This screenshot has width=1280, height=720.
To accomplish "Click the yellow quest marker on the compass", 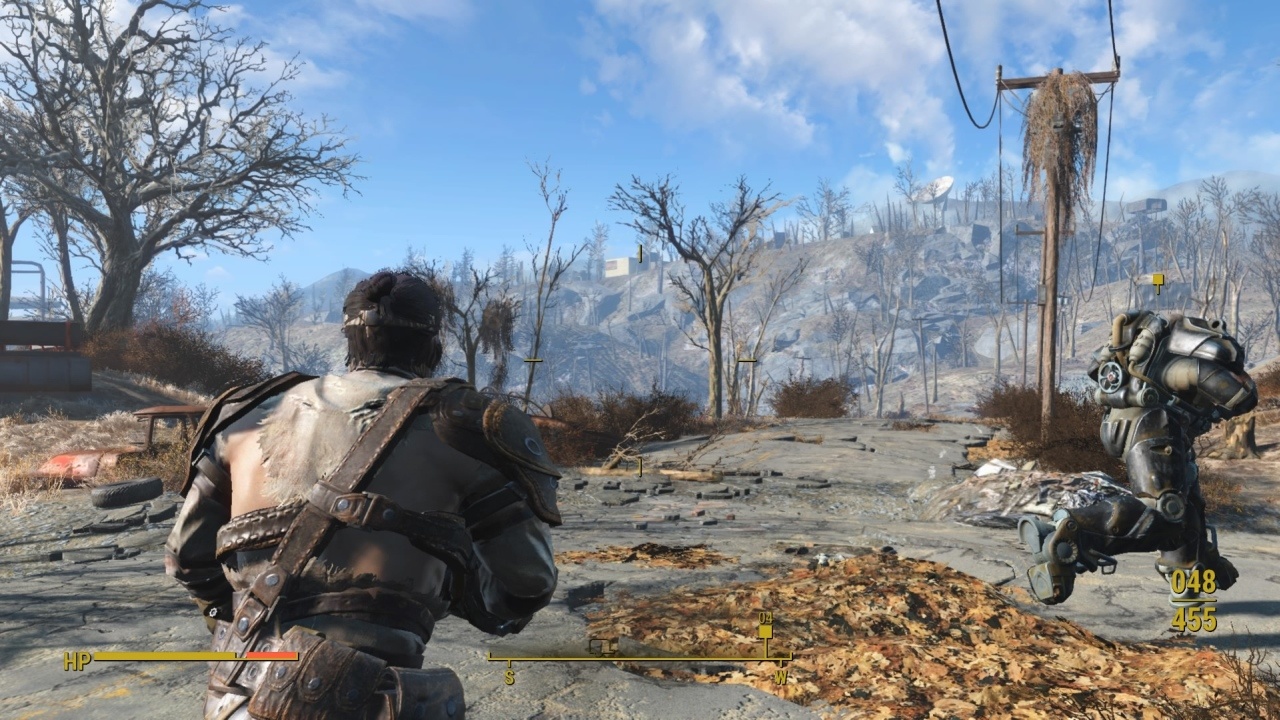I will pos(765,631).
